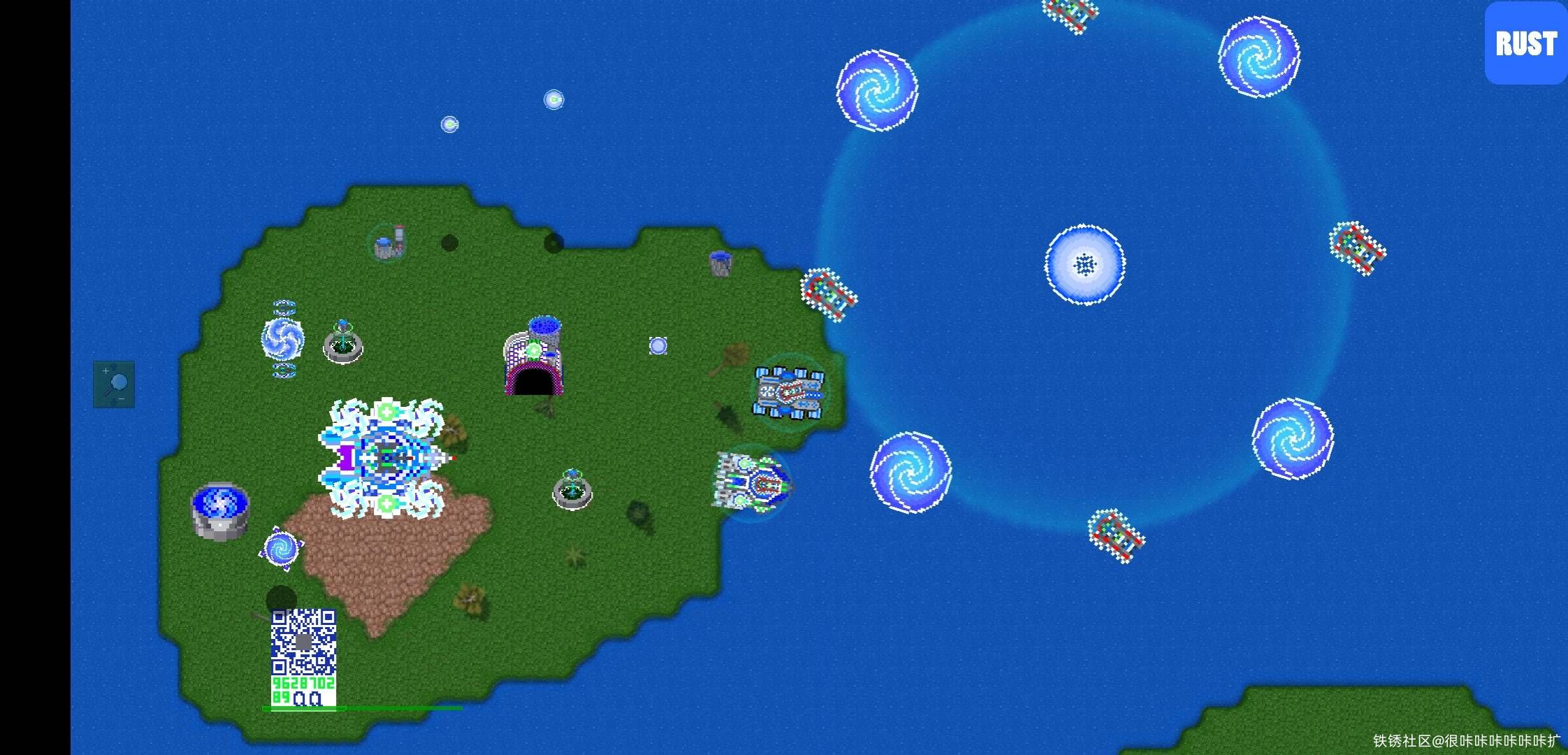Click the white energy core at circle center

pos(1084,264)
